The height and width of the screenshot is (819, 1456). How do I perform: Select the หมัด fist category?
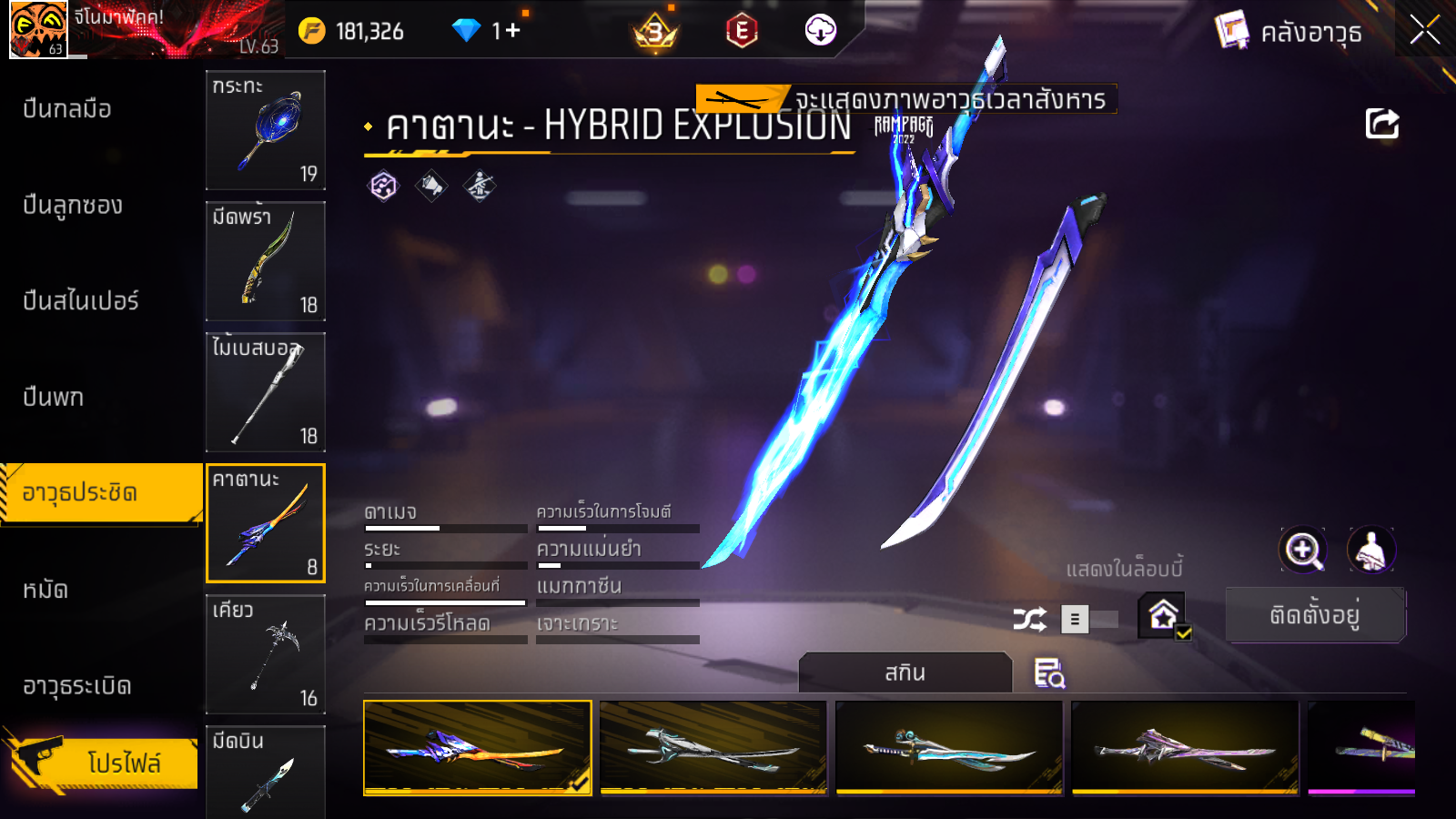pyautogui.click(x=45, y=590)
